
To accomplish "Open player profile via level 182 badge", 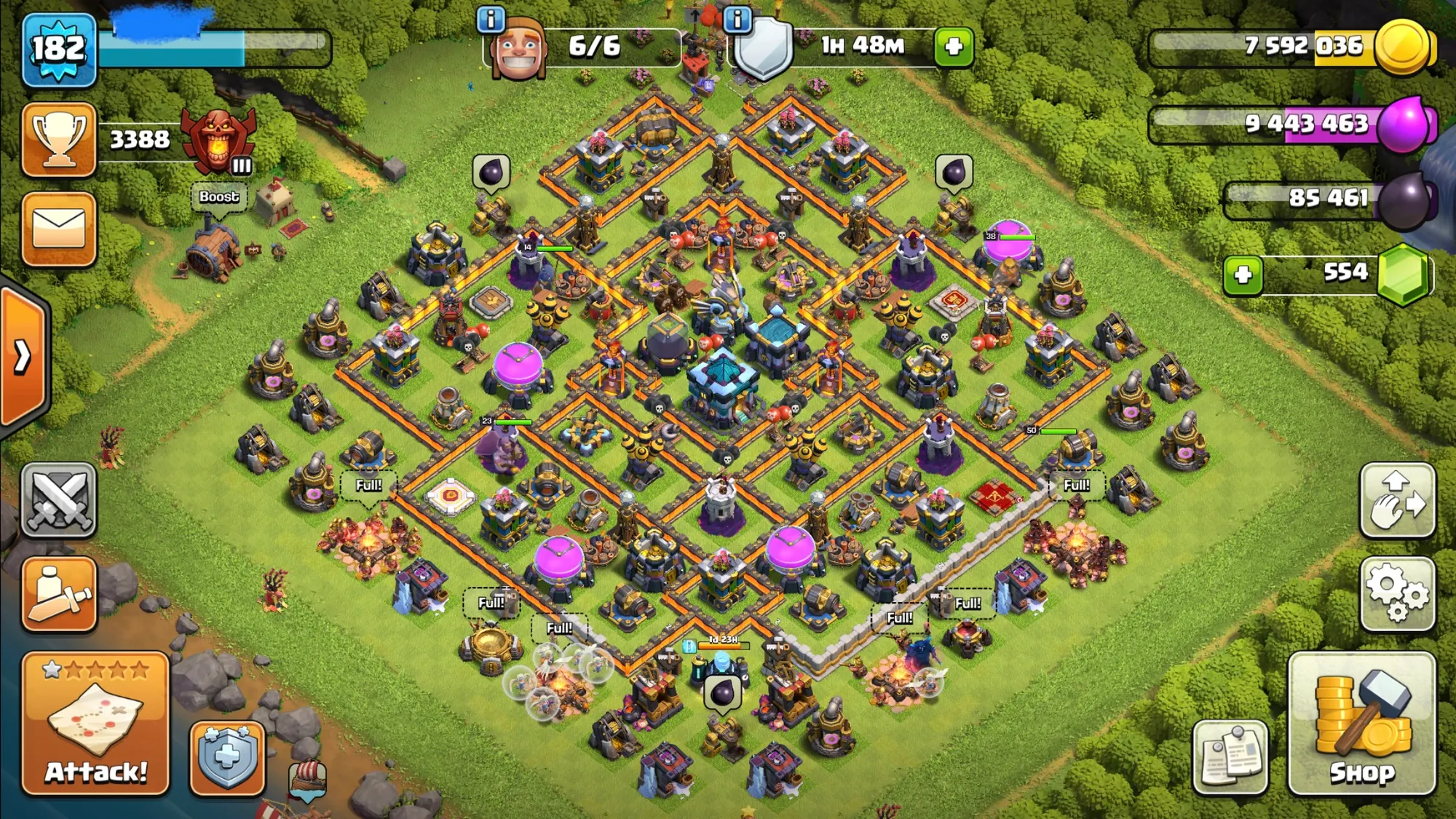I will pos(59,50).
